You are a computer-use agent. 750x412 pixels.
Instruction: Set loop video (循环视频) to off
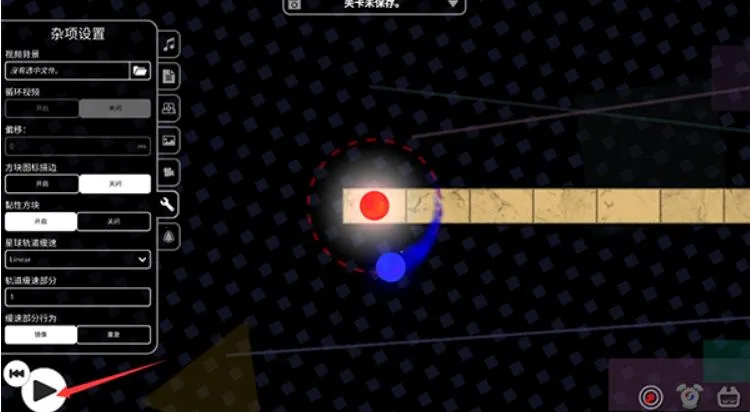click(x=115, y=108)
